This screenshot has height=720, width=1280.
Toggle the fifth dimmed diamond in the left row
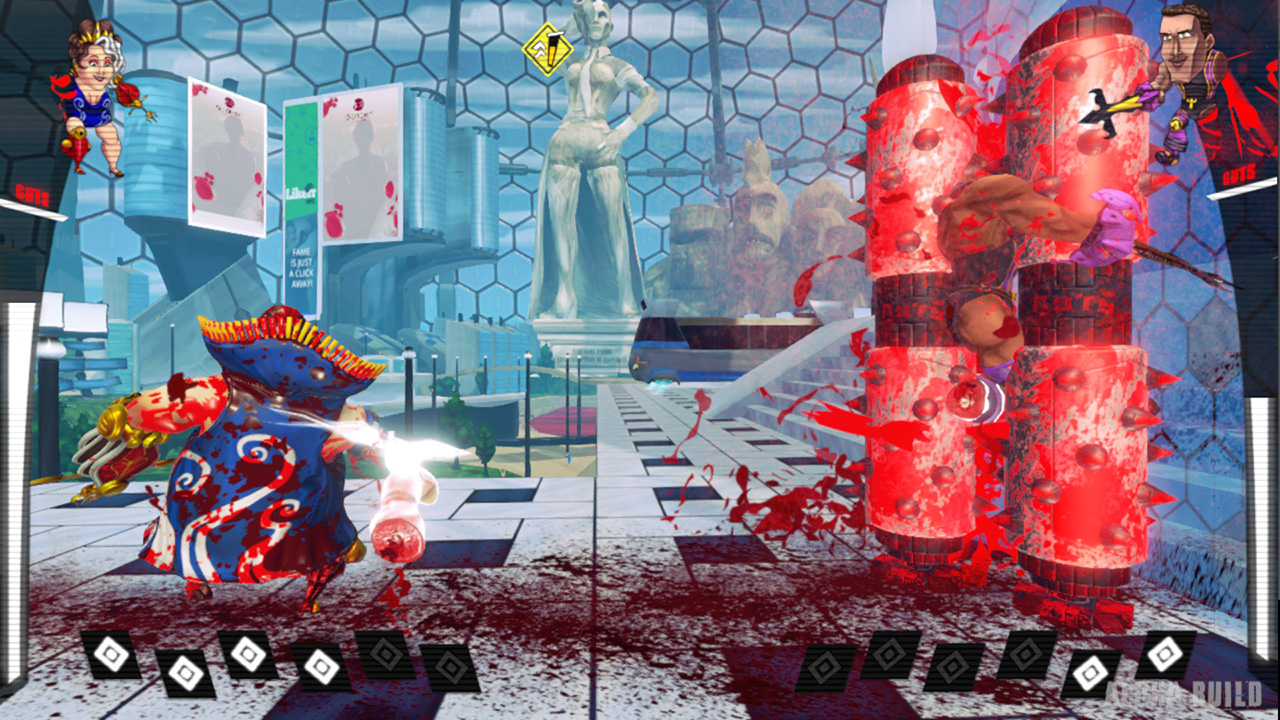coord(385,655)
